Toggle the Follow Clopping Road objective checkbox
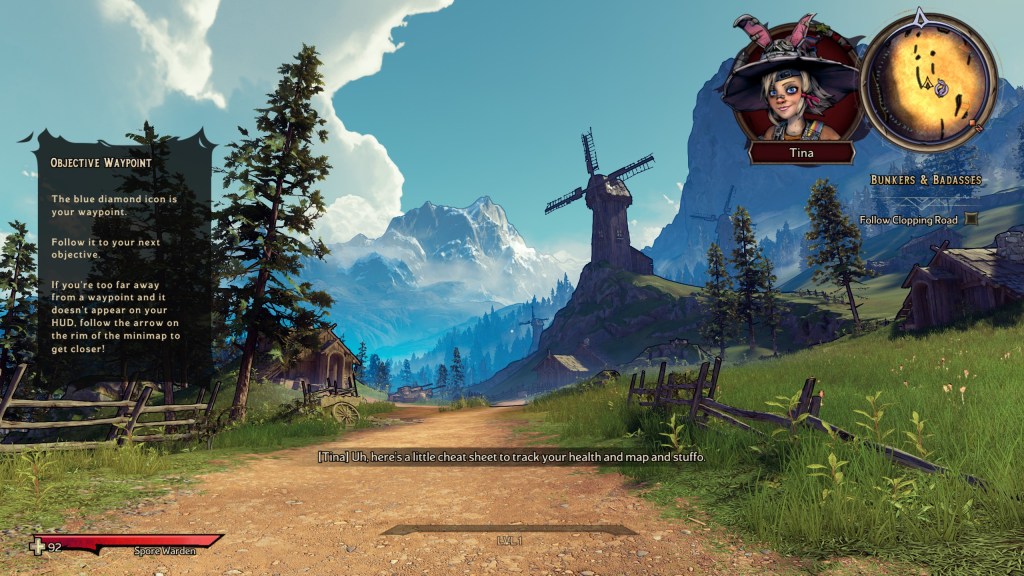 [x=971, y=219]
